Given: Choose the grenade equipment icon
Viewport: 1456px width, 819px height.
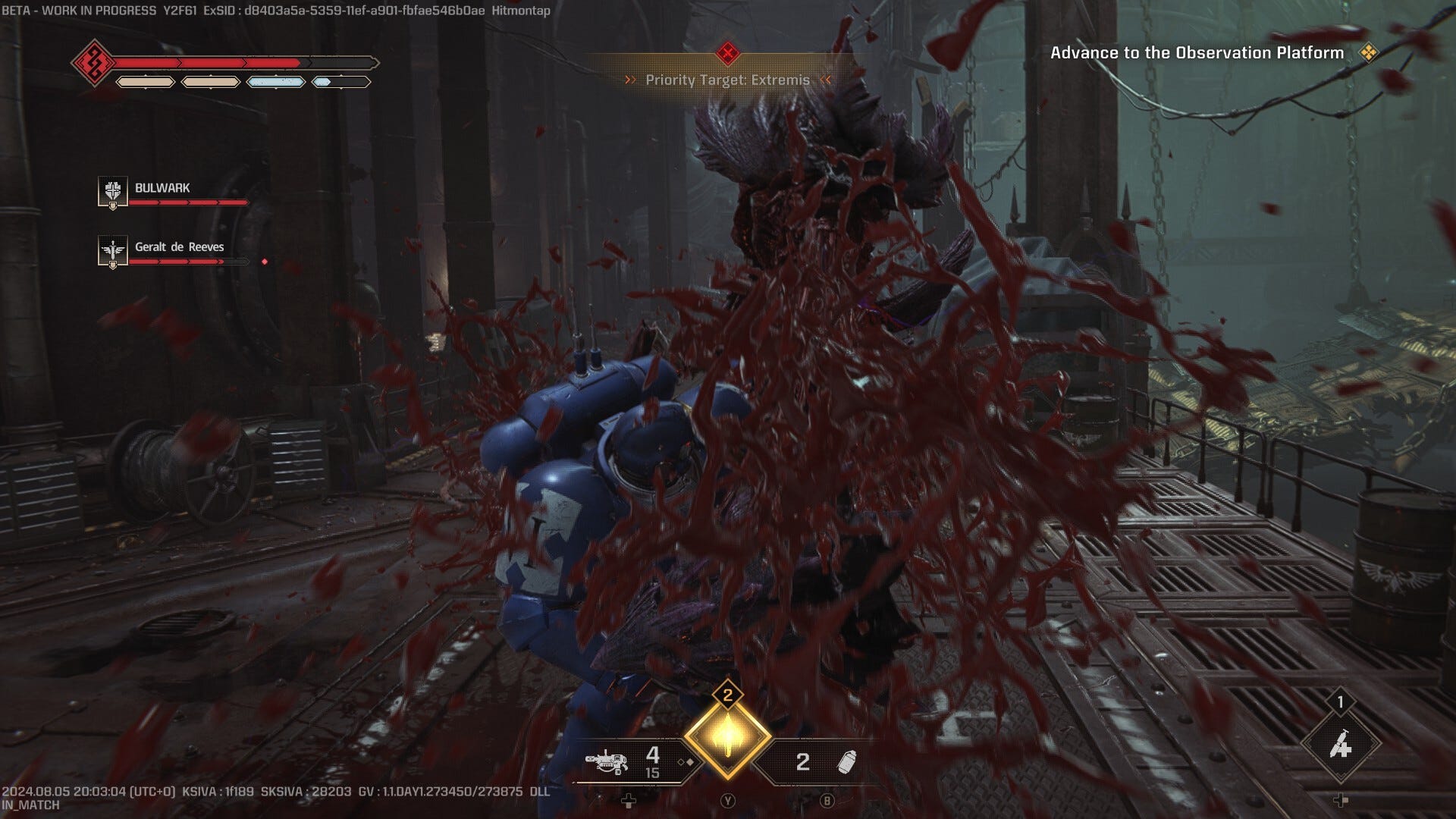Looking at the screenshot, I should click(x=846, y=762).
